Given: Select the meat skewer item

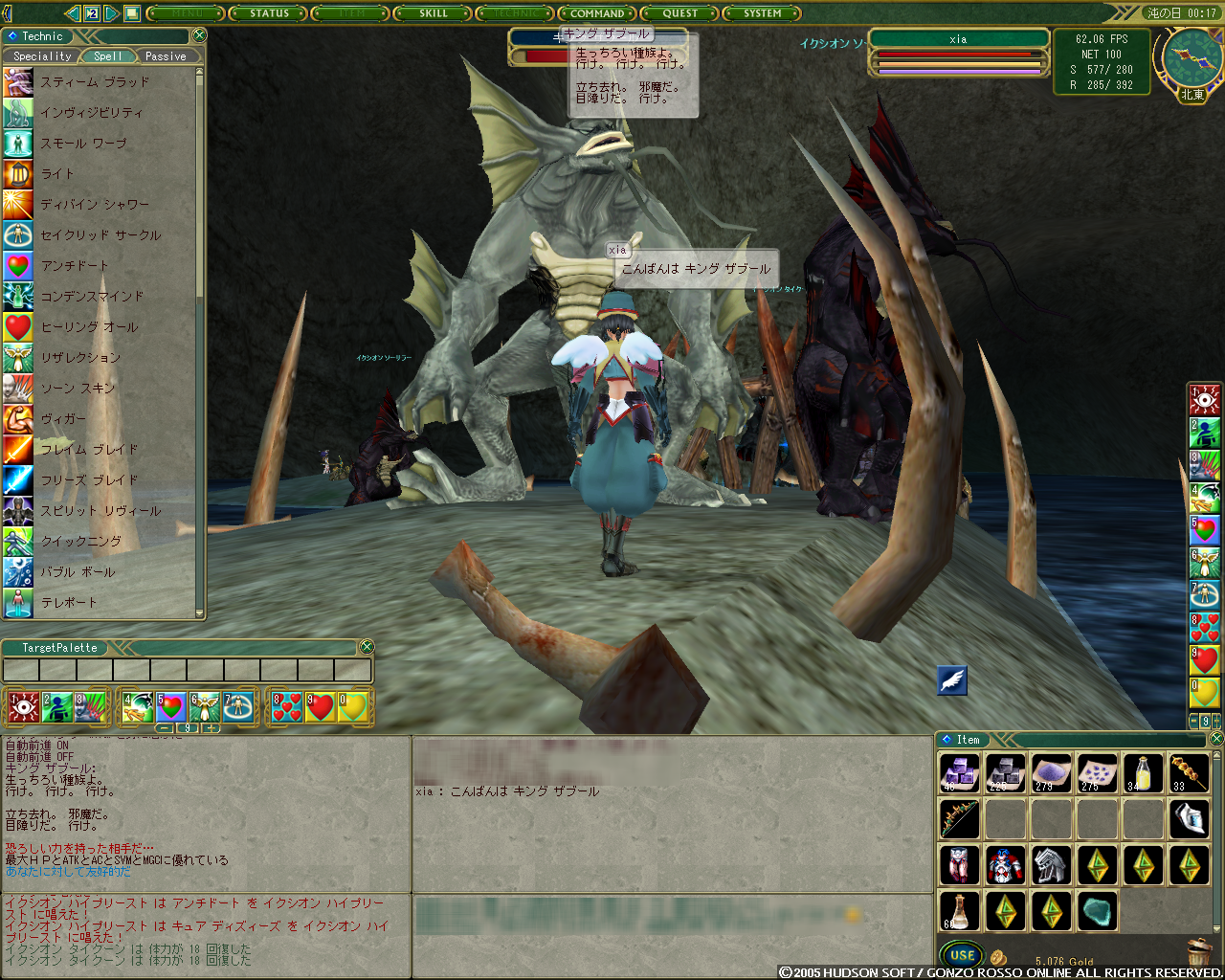Looking at the screenshot, I should (x=1189, y=773).
